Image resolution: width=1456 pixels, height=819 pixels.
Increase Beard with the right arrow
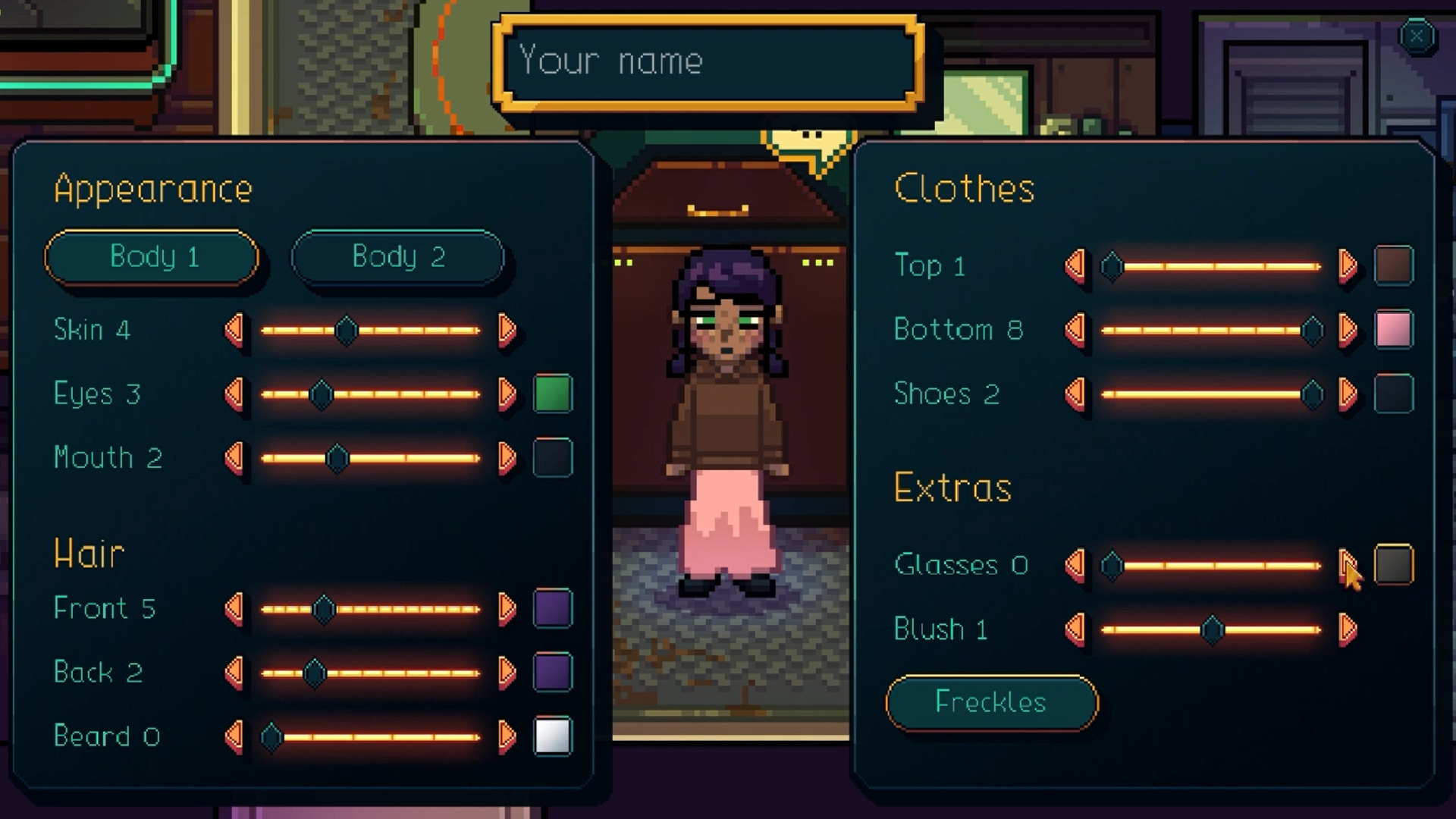click(x=507, y=736)
